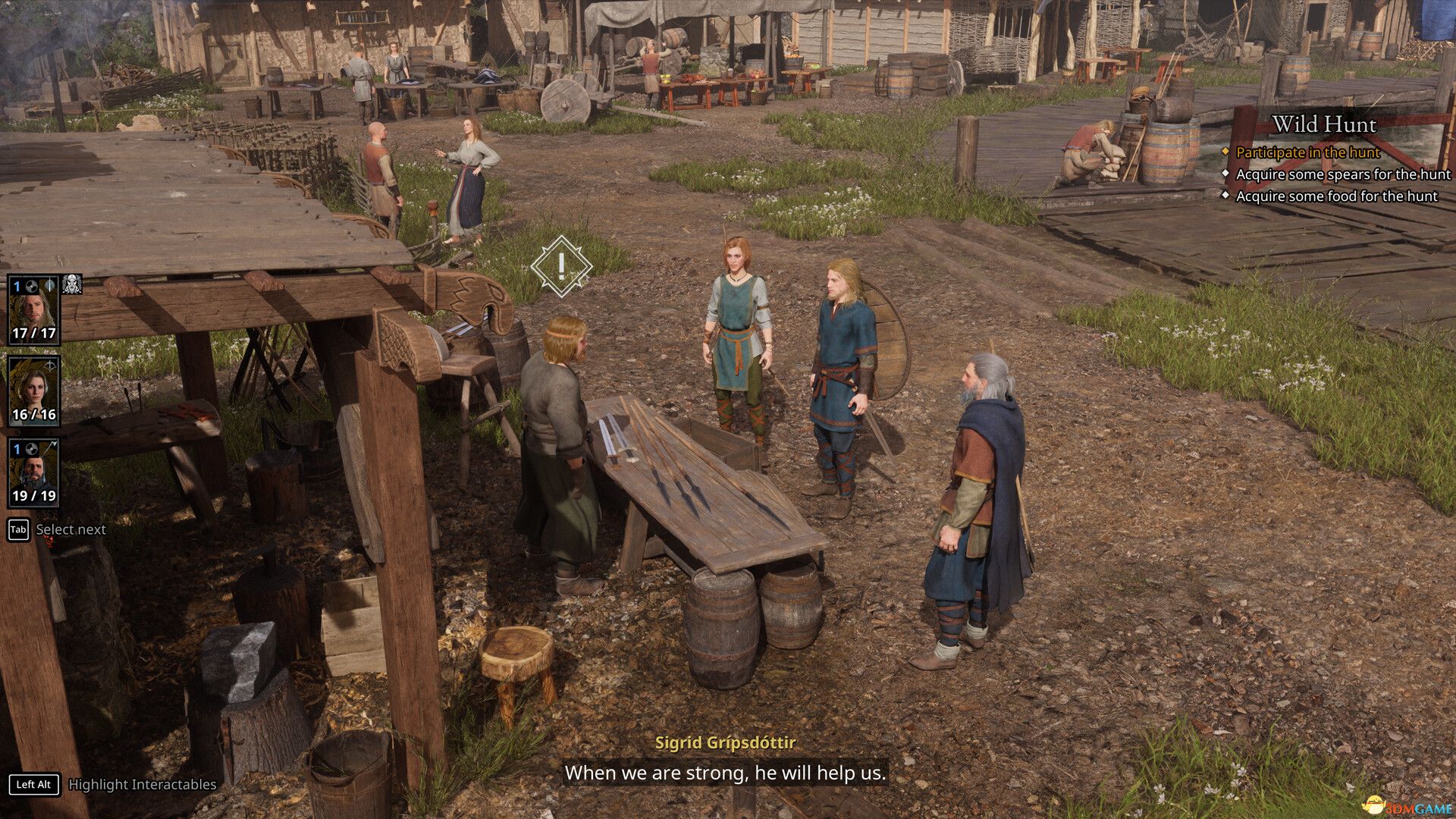Viewport: 1456px width, 819px height.
Task: Click the diamond beside 'Acquire some spears for the hunt'
Action: pyautogui.click(x=1226, y=174)
